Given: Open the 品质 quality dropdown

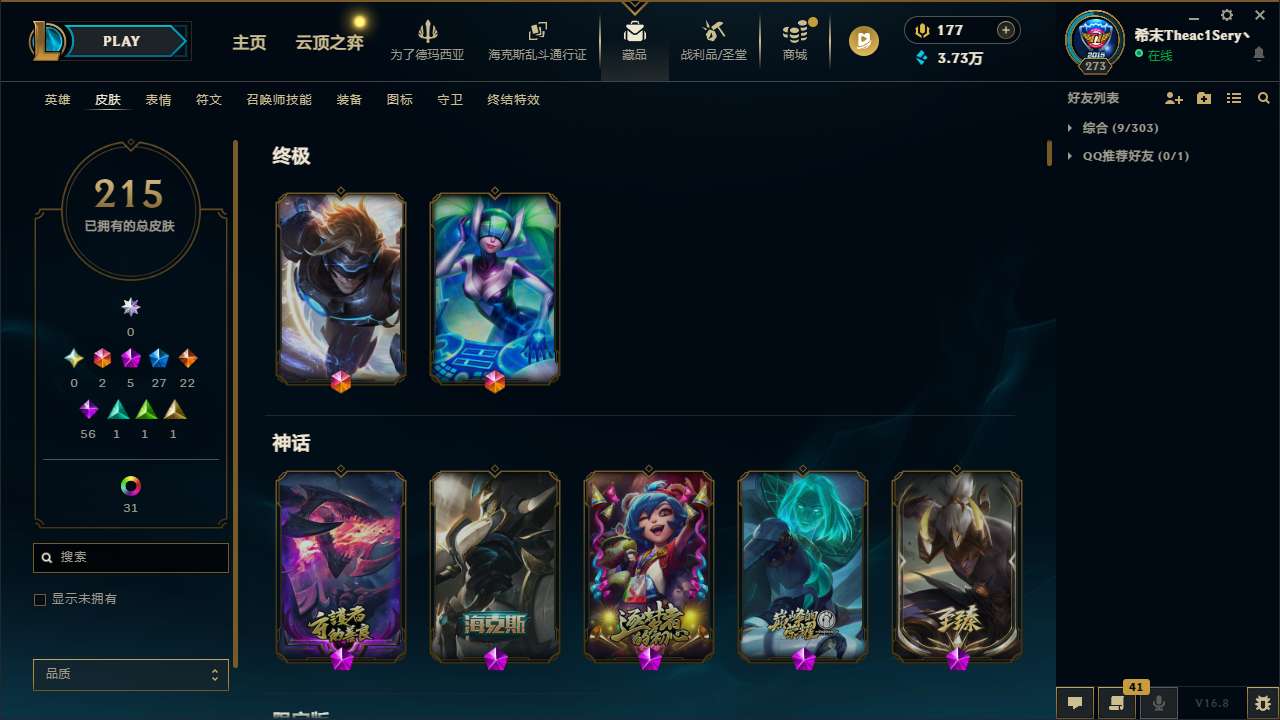Looking at the screenshot, I should pyautogui.click(x=130, y=674).
